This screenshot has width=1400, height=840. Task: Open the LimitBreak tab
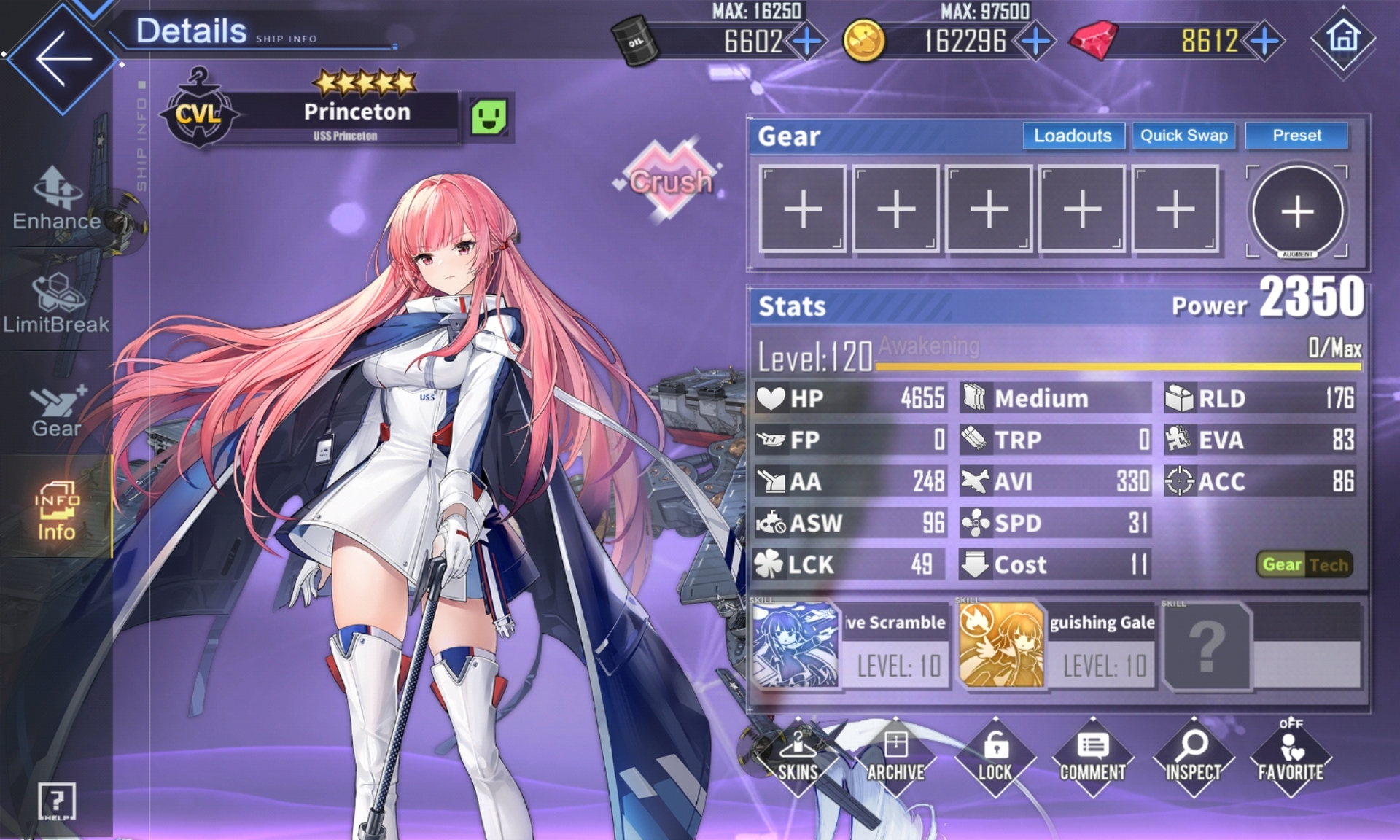coord(56,304)
